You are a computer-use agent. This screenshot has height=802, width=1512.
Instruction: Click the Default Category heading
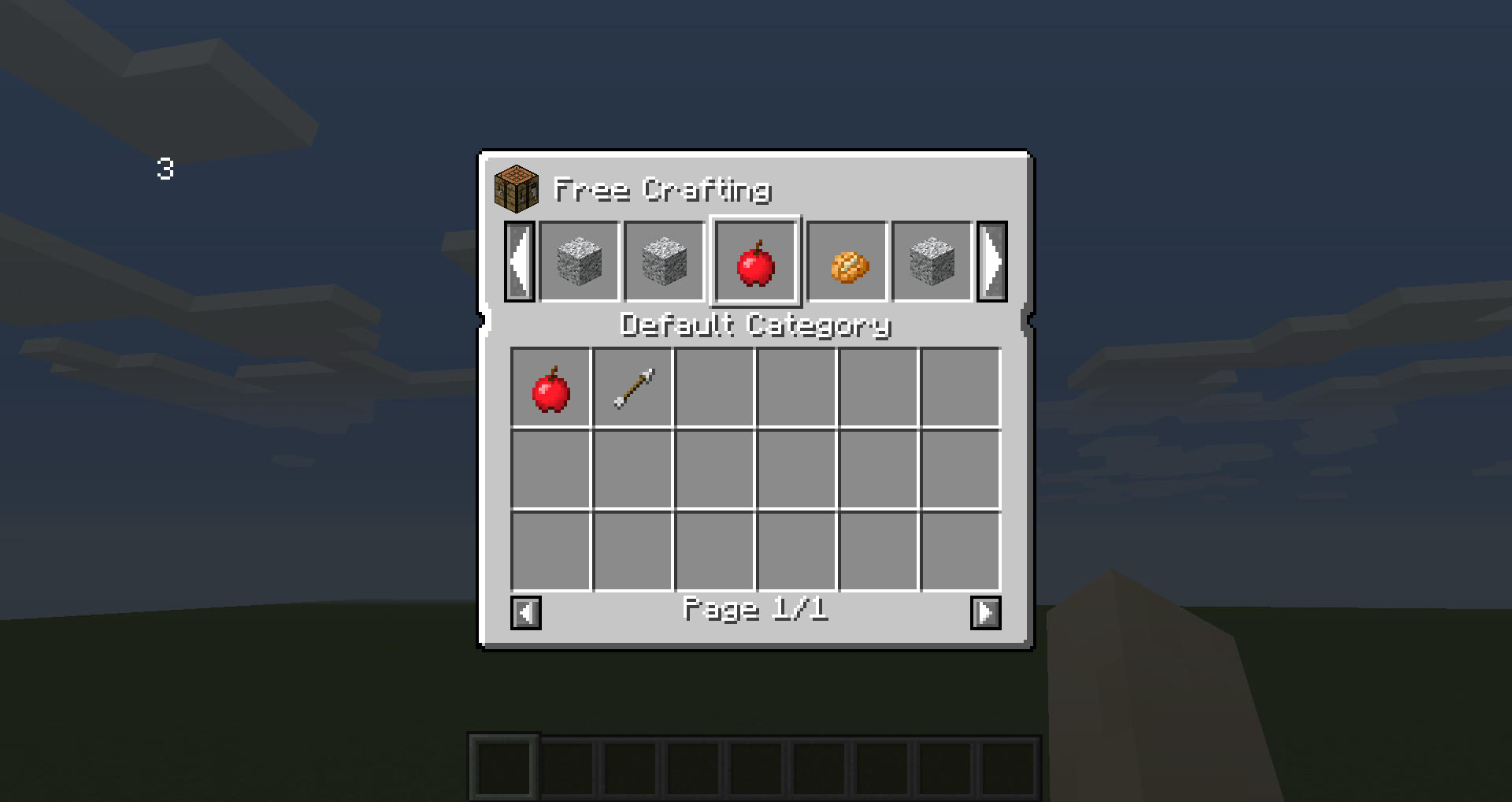(756, 325)
